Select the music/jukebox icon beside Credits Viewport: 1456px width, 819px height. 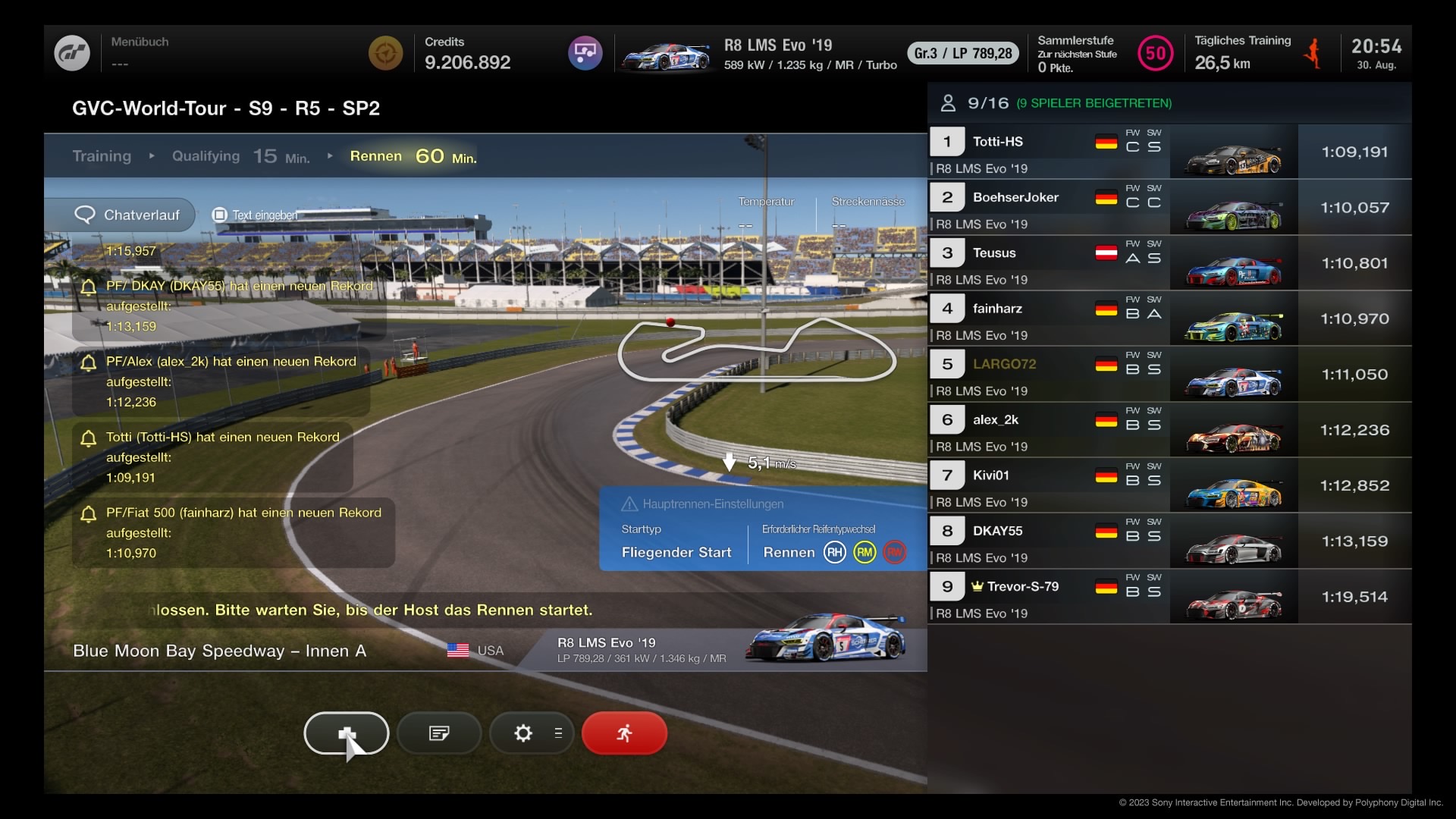point(585,52)
